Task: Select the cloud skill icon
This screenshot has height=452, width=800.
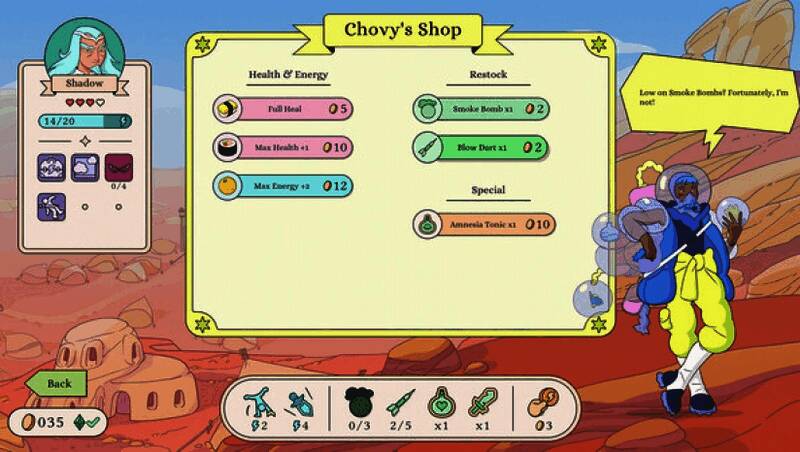Action: click(x=85, y=167)
